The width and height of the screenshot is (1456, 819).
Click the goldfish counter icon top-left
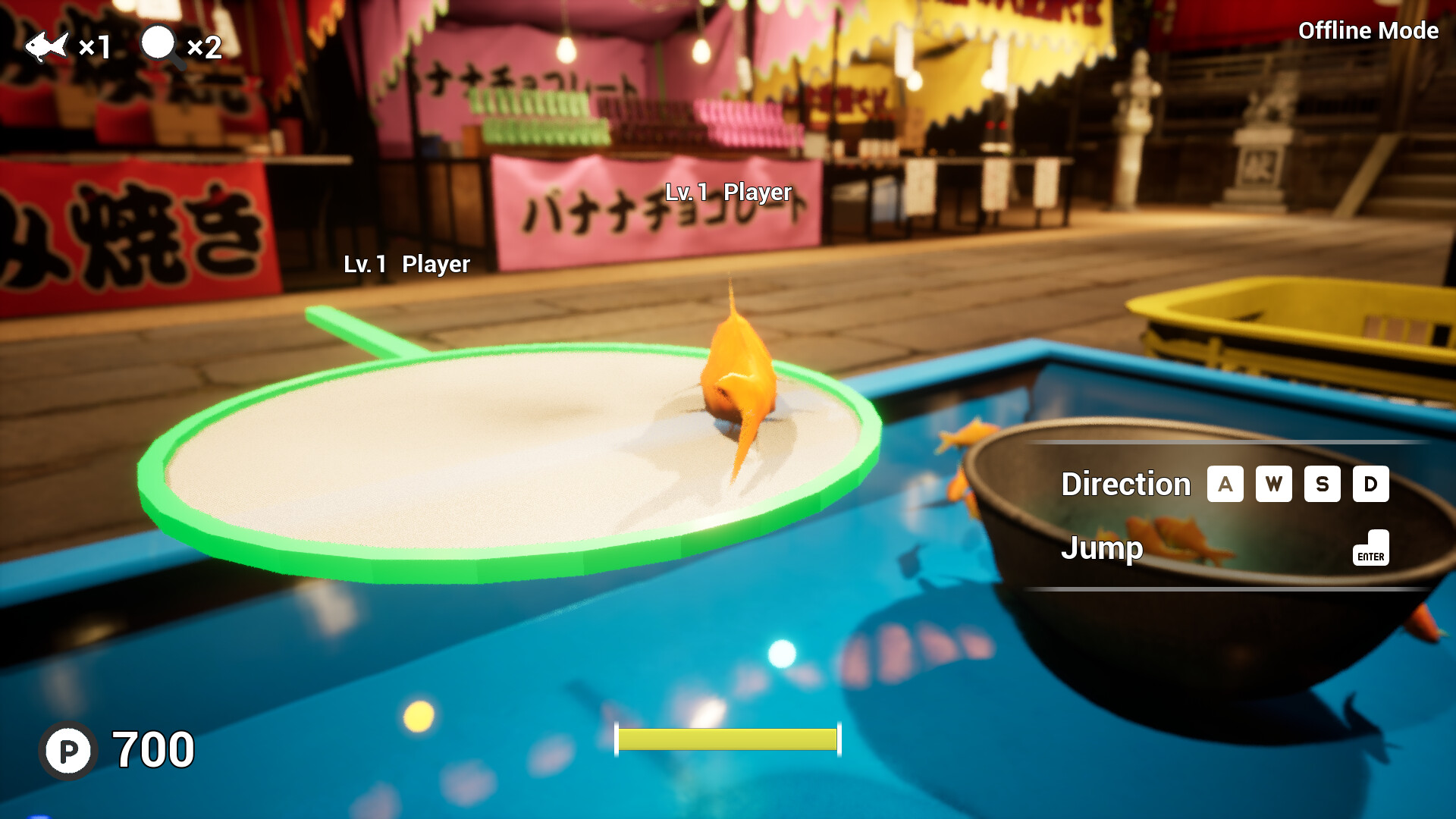coord(49,45)
